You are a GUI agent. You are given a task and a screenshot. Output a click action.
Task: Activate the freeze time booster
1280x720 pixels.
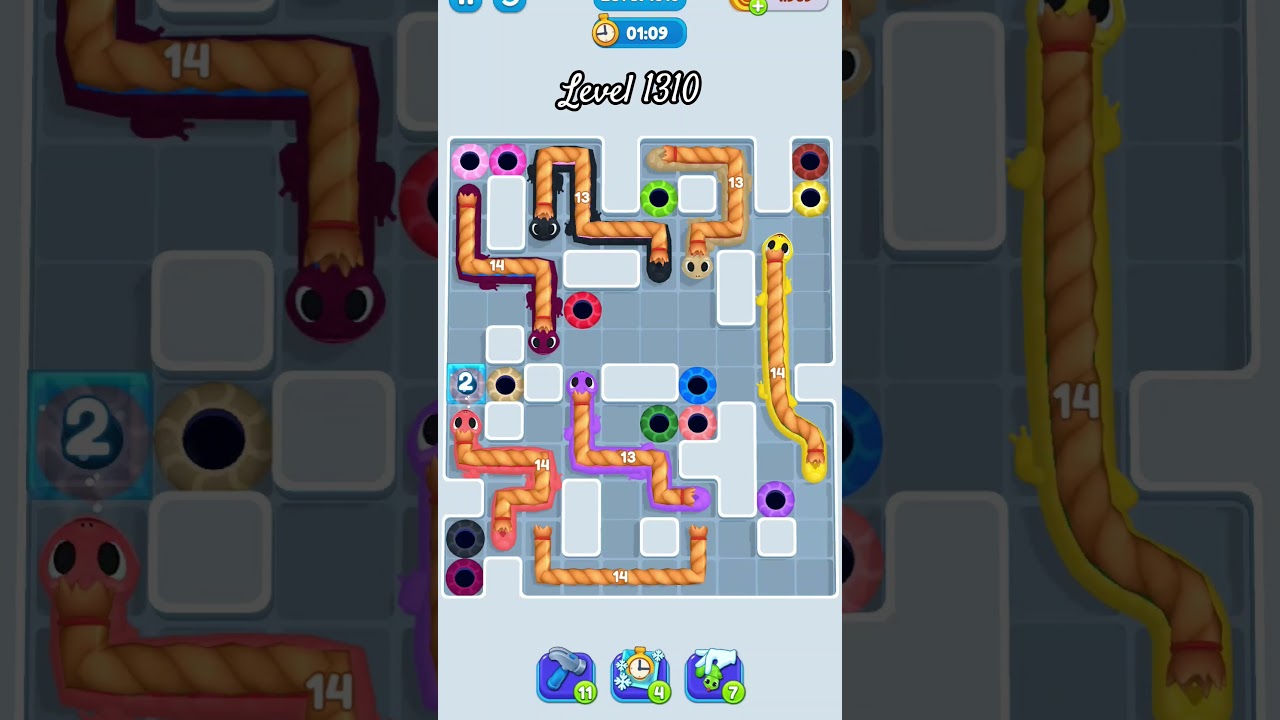coord(640,675)
